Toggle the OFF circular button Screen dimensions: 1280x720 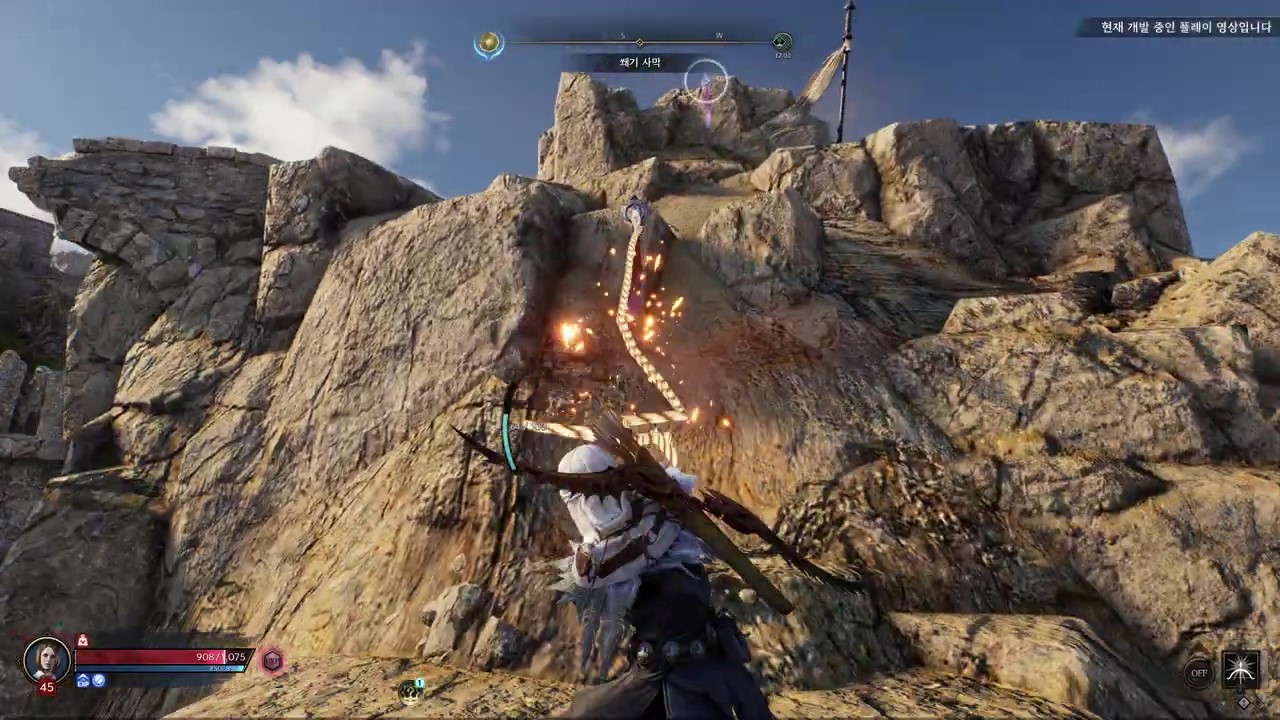pyautogui.click(x=1199, y=673)
